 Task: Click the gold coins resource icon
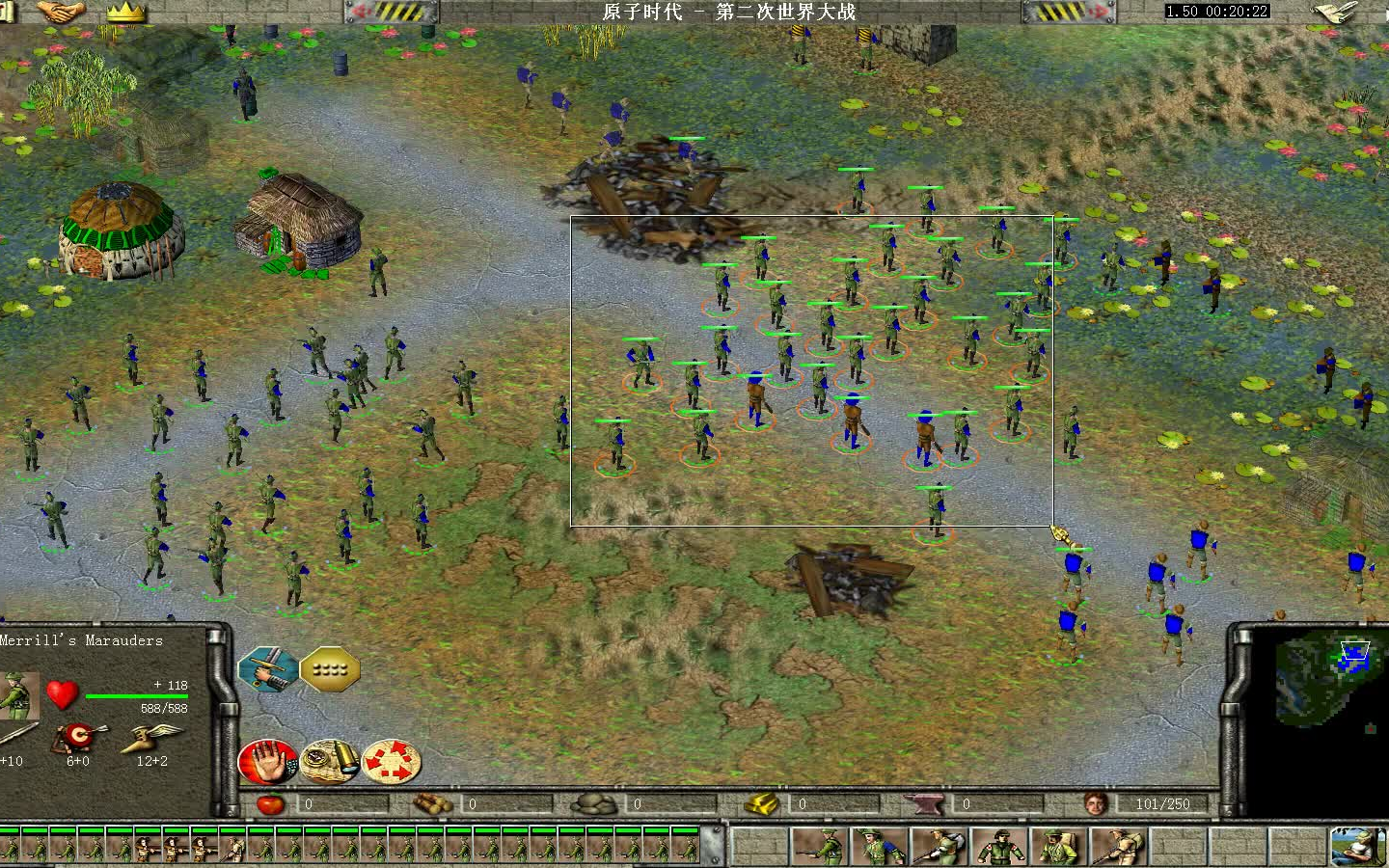pyautogui.click(x=760, y=802)
